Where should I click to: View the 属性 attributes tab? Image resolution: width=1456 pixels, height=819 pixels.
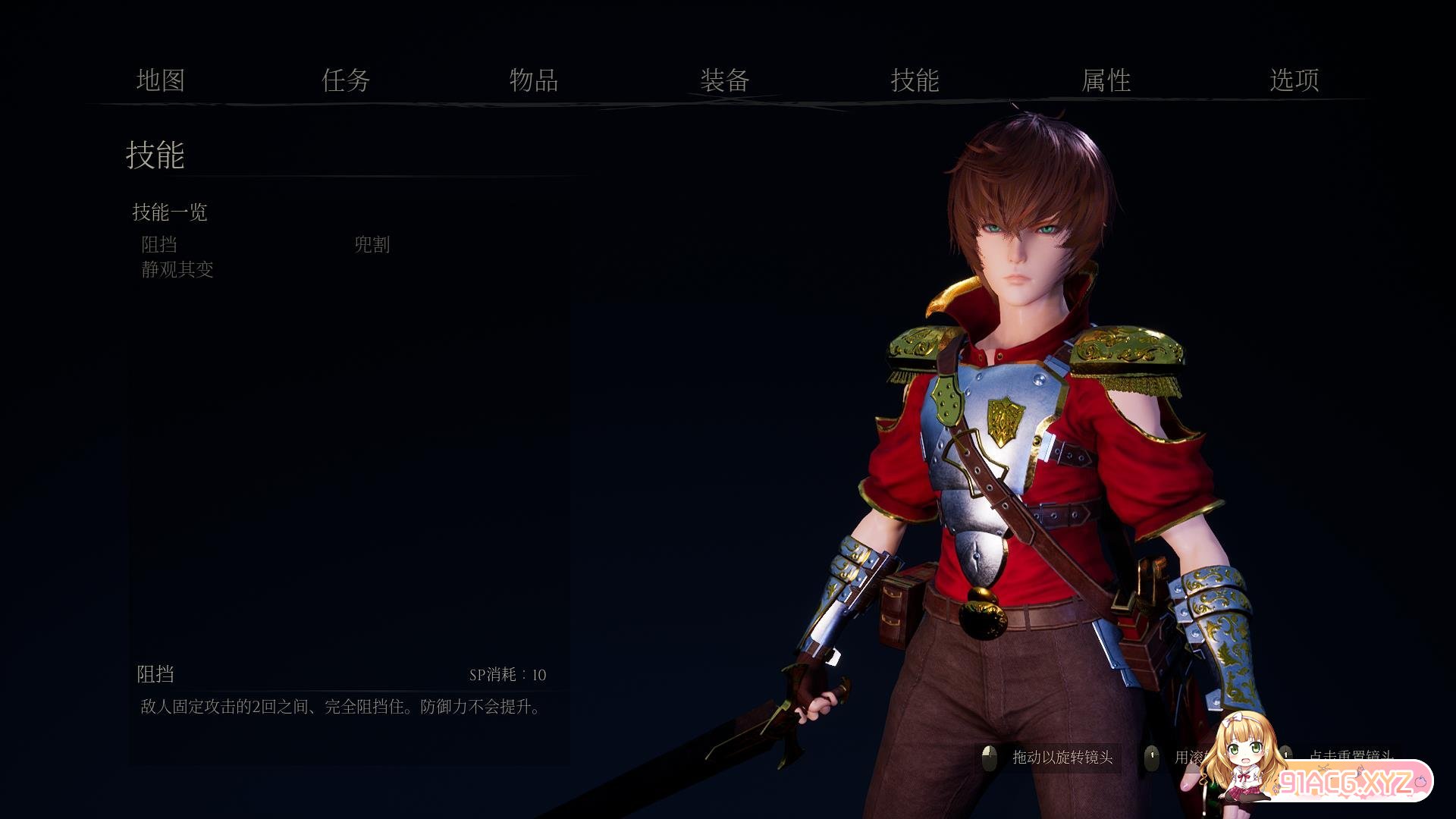[1106, 80]
